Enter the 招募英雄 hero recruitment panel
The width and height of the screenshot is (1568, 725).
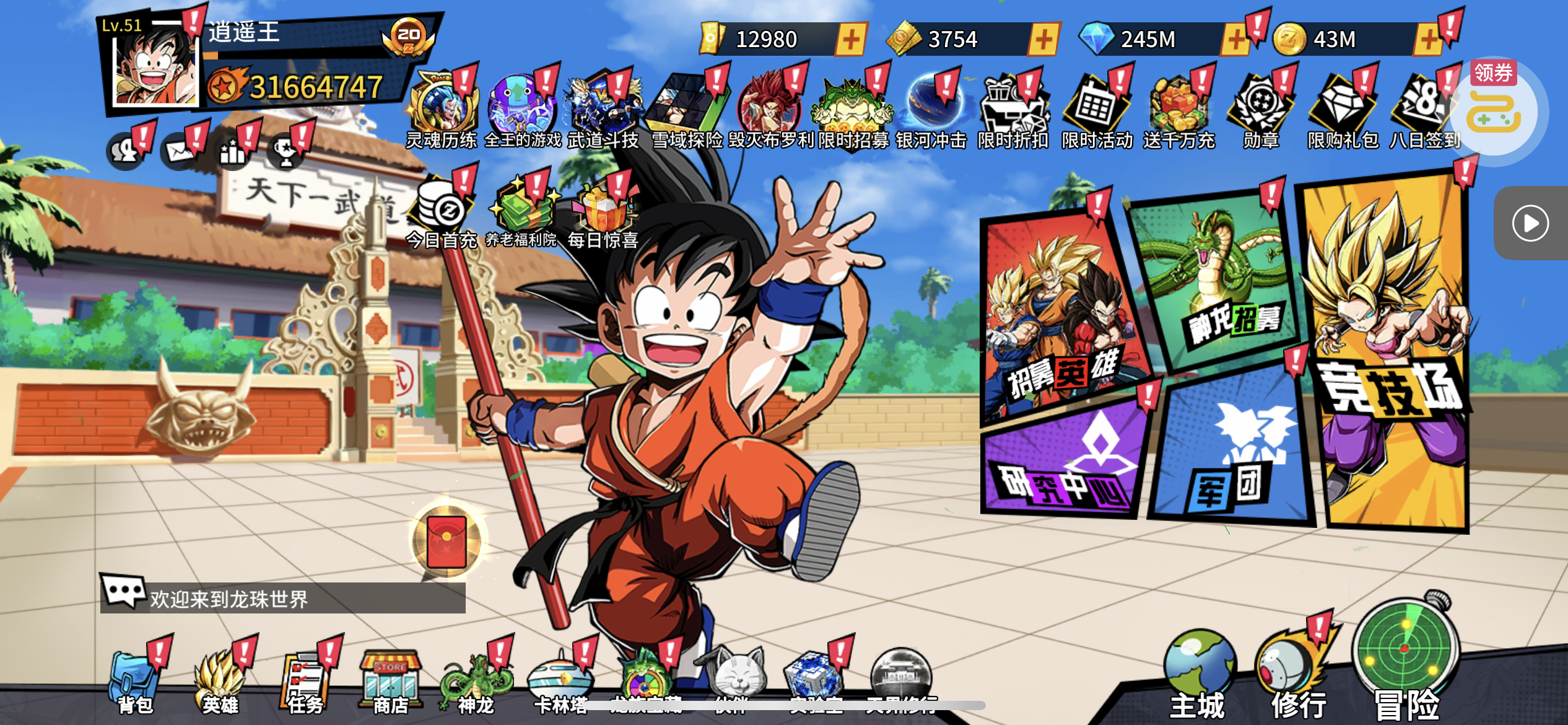click(1062, 322)
